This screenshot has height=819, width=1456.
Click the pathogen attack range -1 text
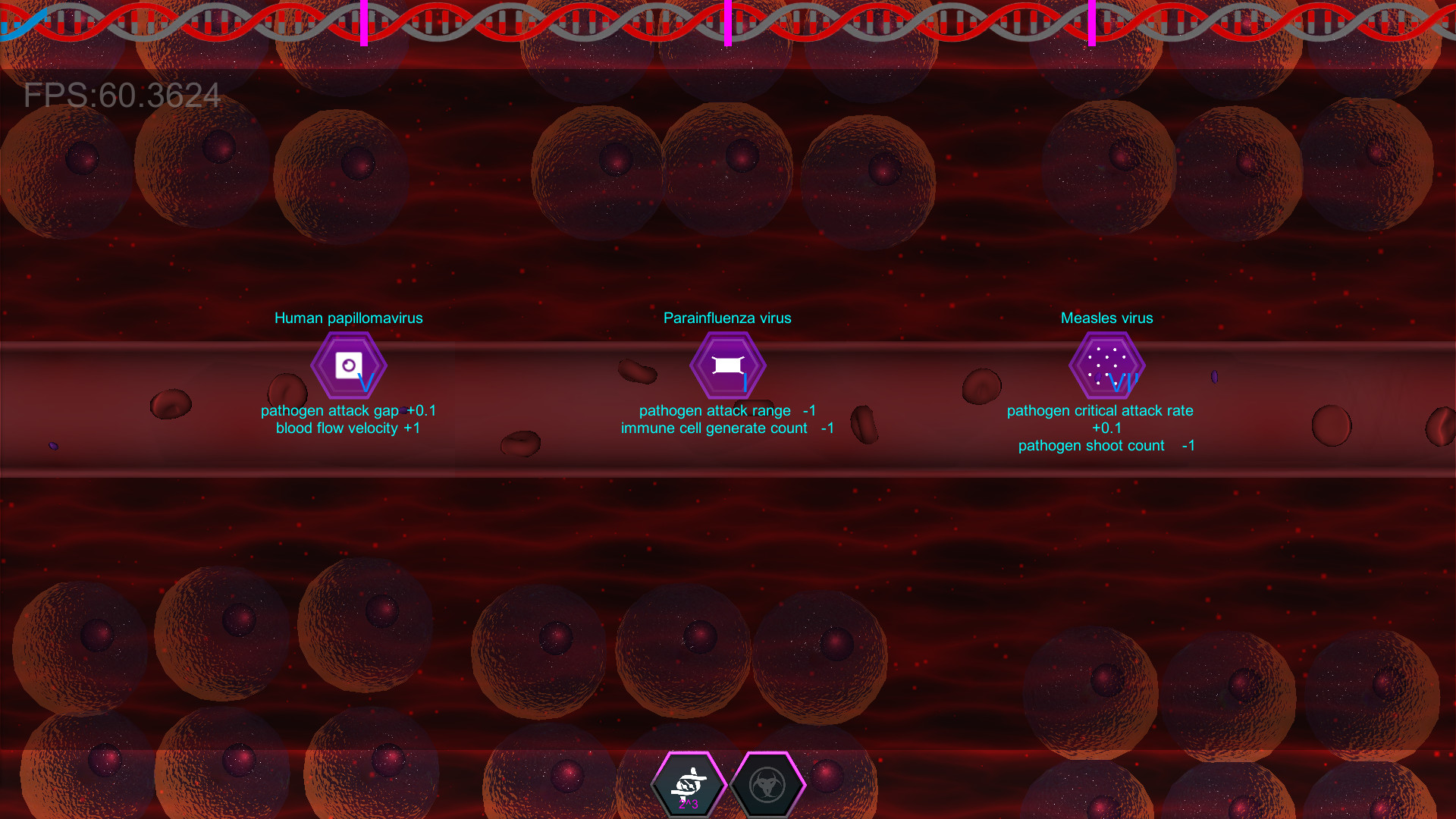pos(727,410)
